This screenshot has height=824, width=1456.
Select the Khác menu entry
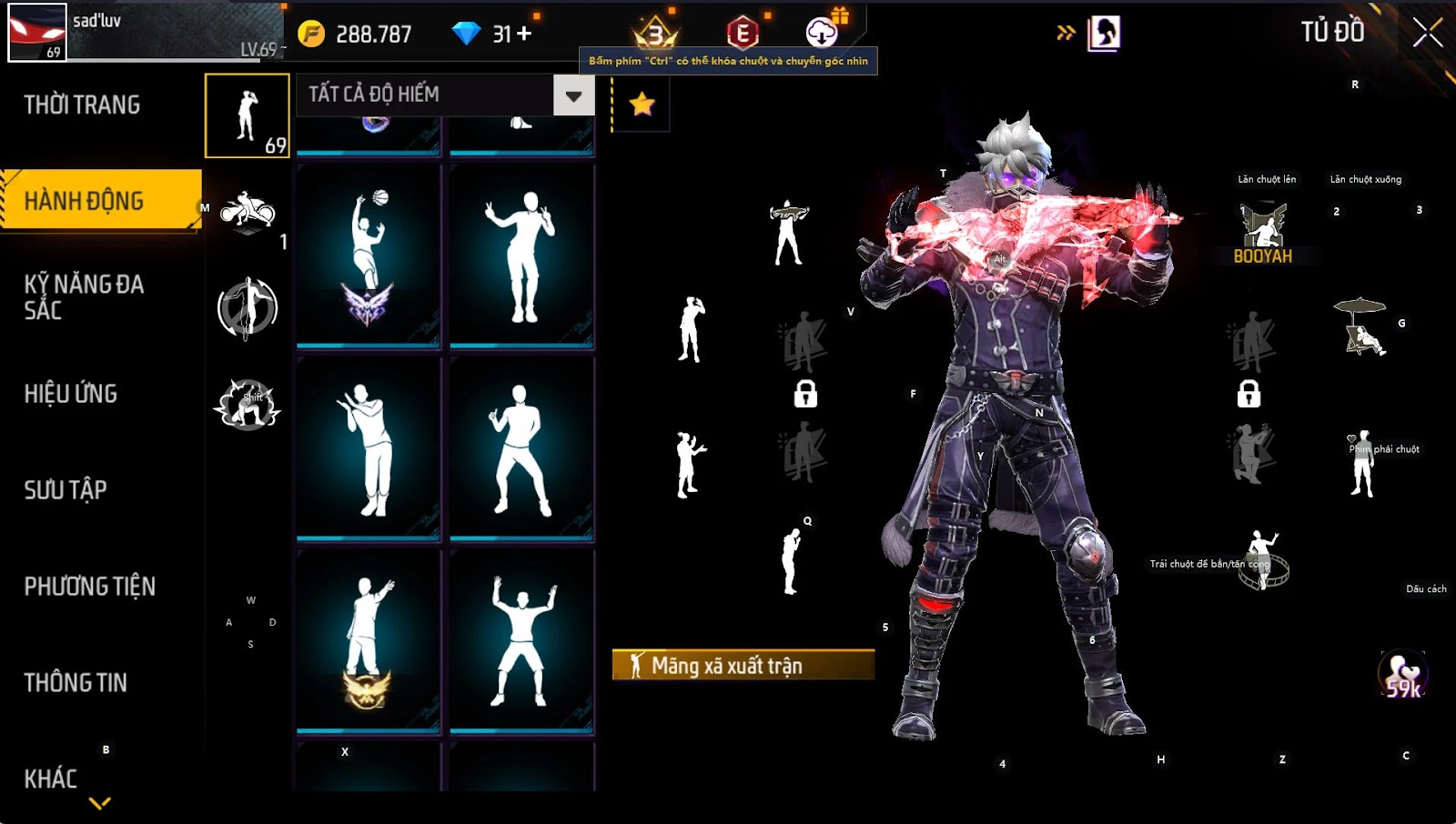coord(51,779)
